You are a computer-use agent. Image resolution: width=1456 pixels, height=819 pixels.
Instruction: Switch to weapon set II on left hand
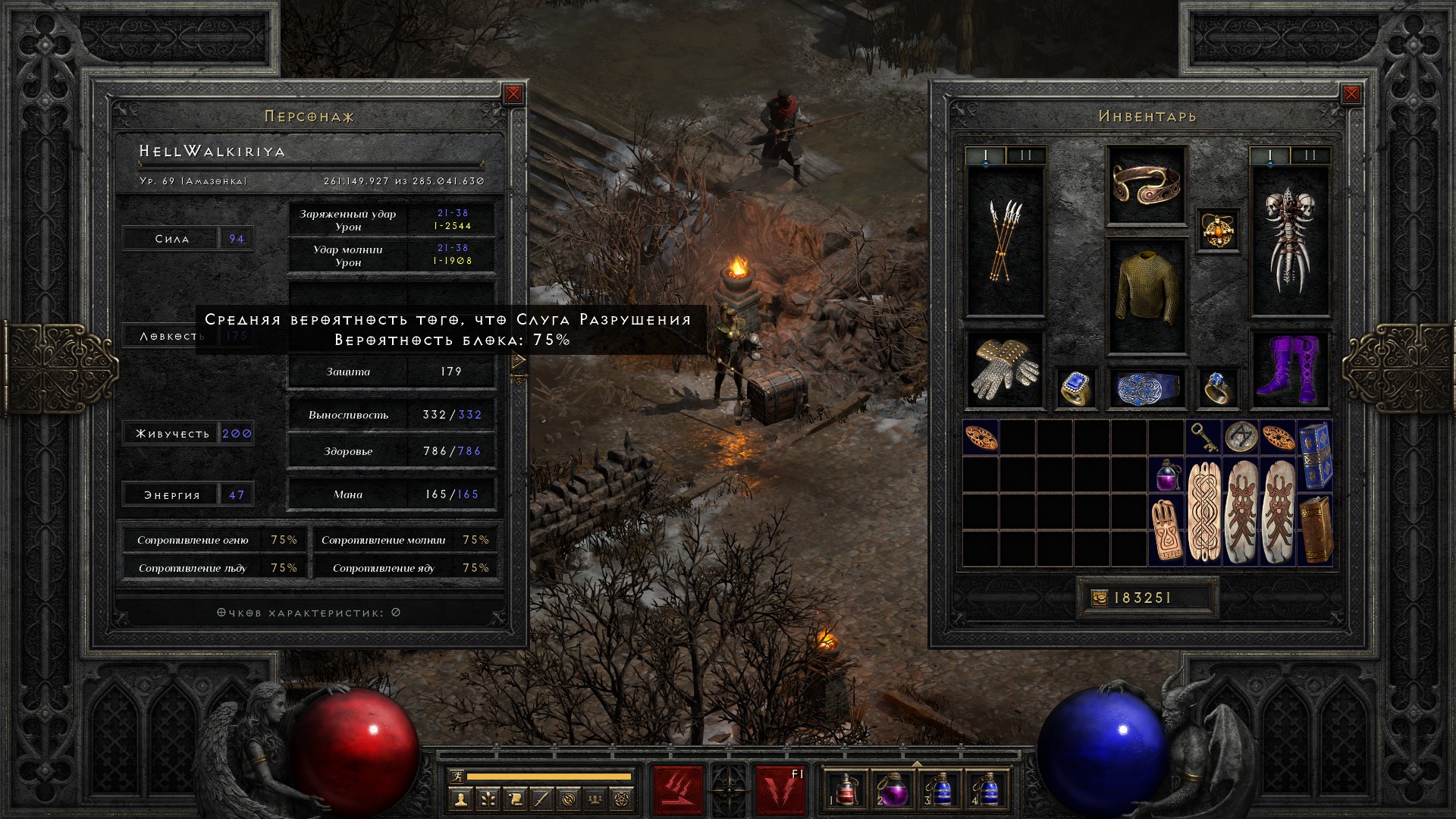point(1026,155)
